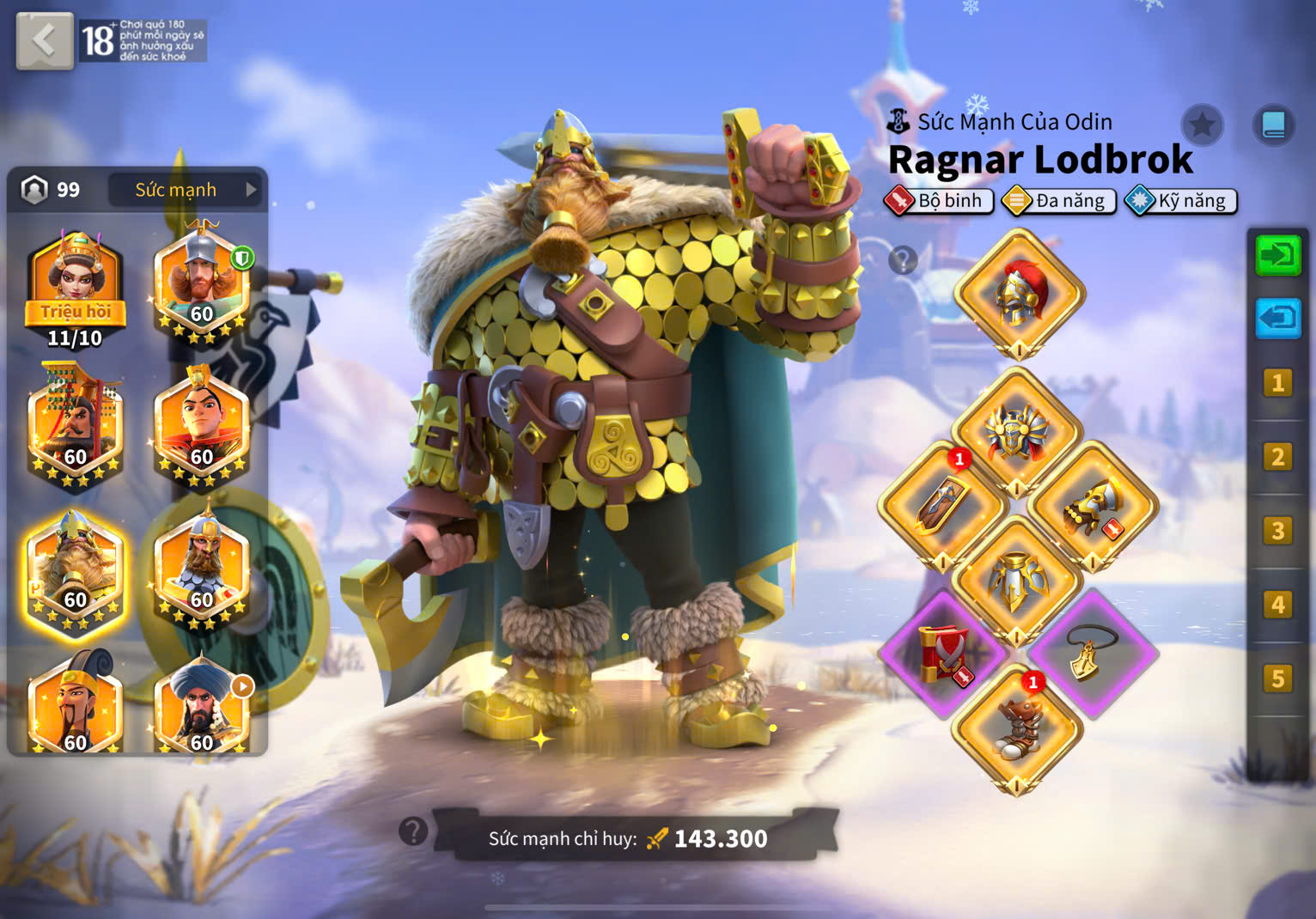Screen dimensions: 1316x919
Task: Select the golden gauntlets equipment slot
Action: [1093, 507]
